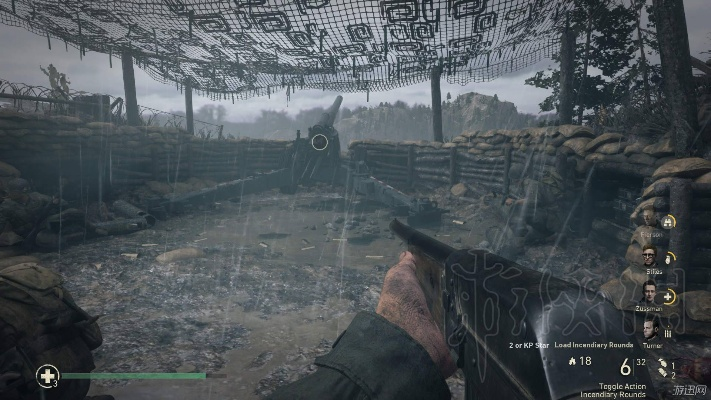Select Turner's squad portrait
This screenshot has width=711, height=400.
(x=649, y=329)
